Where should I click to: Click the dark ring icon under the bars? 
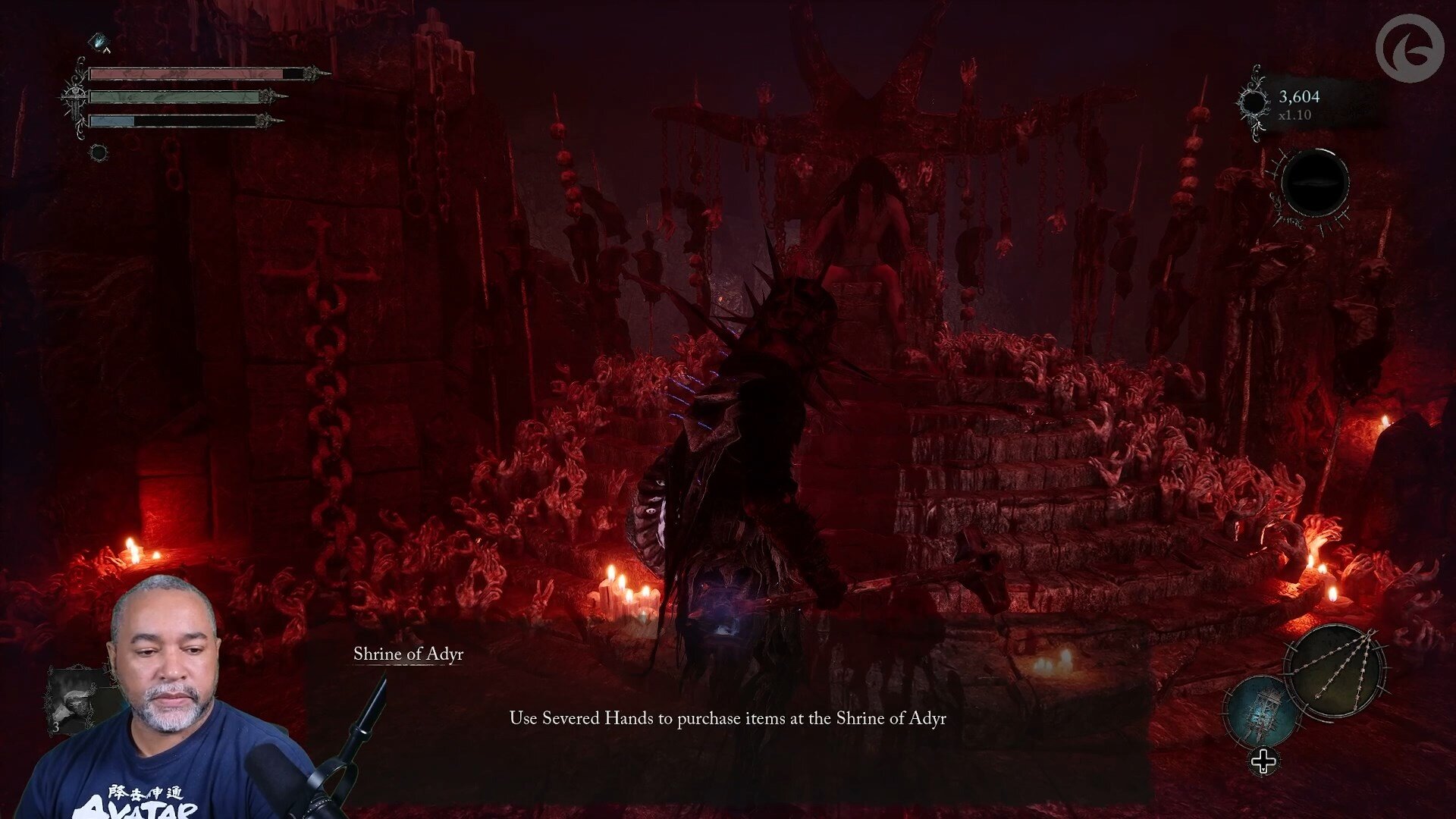click(x=98, y=152)
